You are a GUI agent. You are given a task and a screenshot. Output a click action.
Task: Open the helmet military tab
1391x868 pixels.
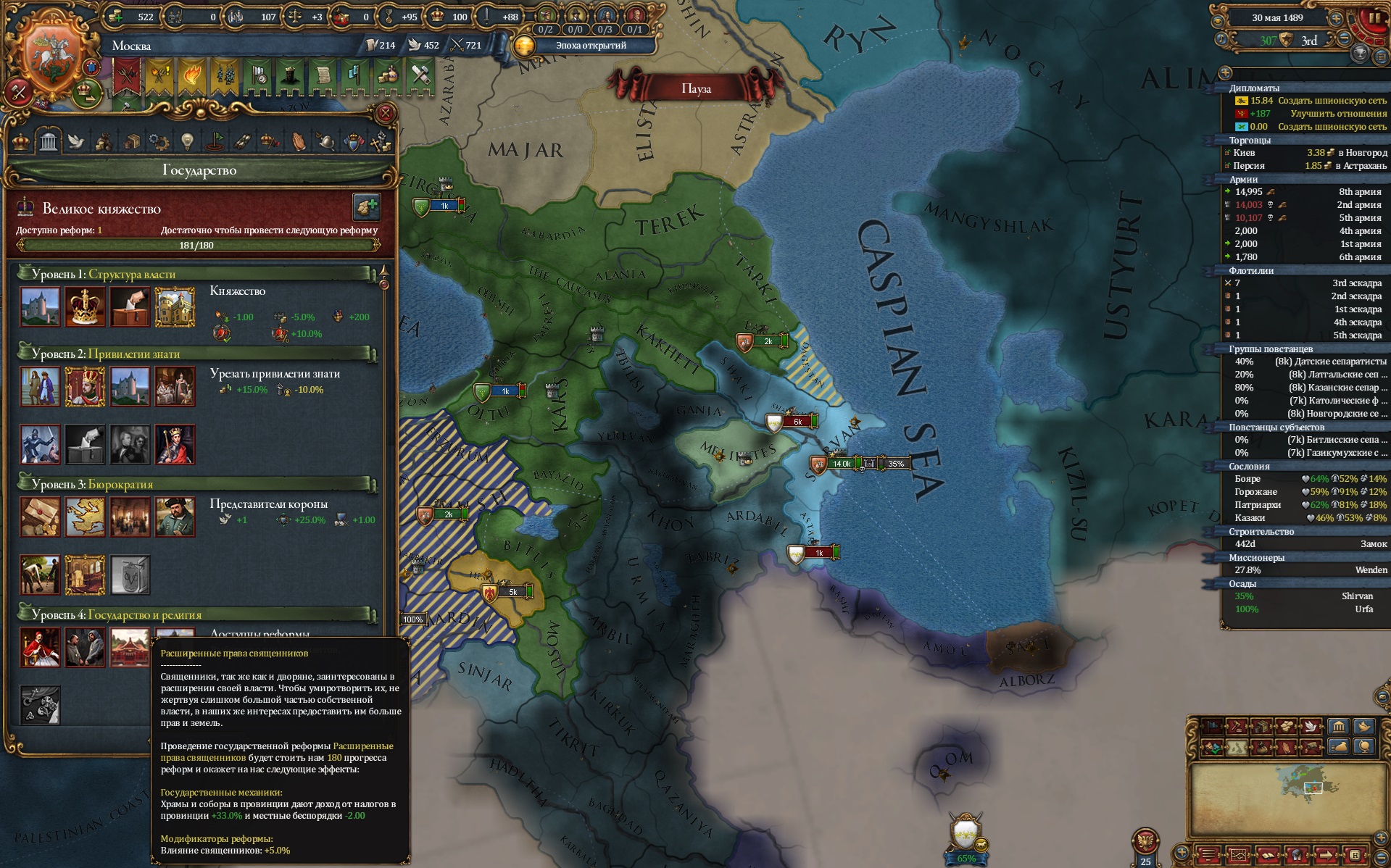tap(326, 141)
